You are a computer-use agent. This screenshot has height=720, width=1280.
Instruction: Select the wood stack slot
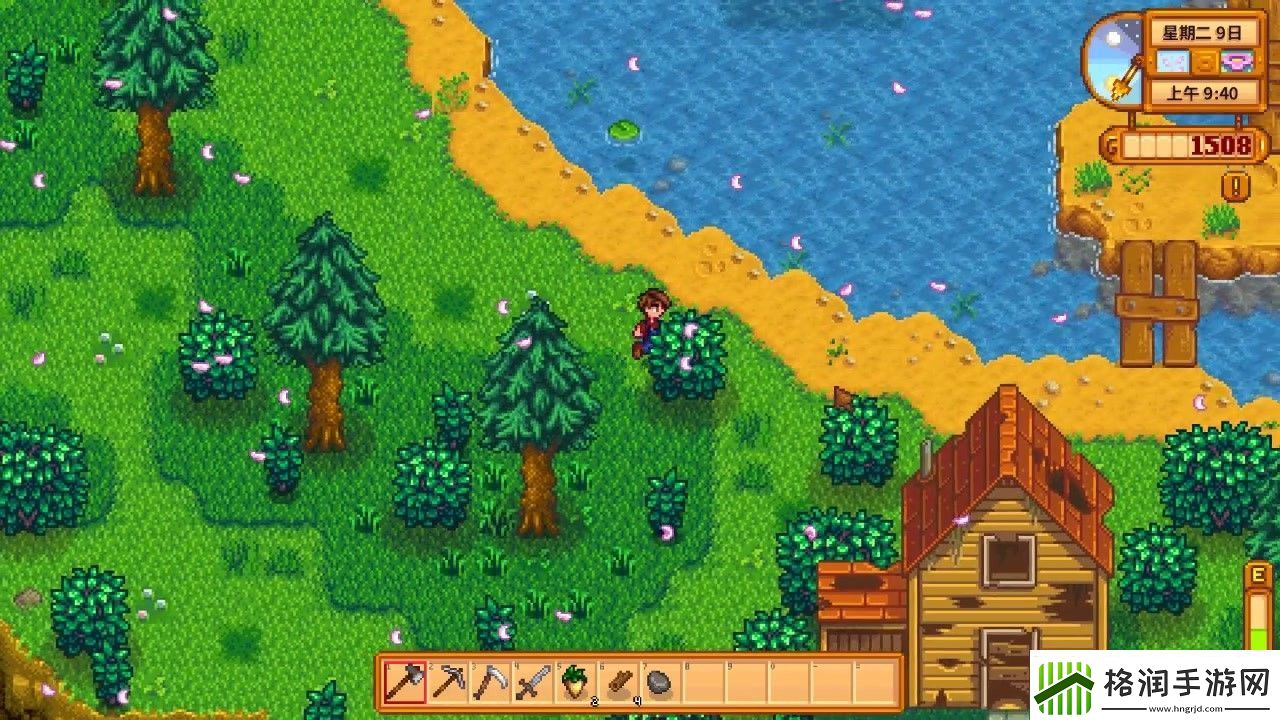click(618, 683)
